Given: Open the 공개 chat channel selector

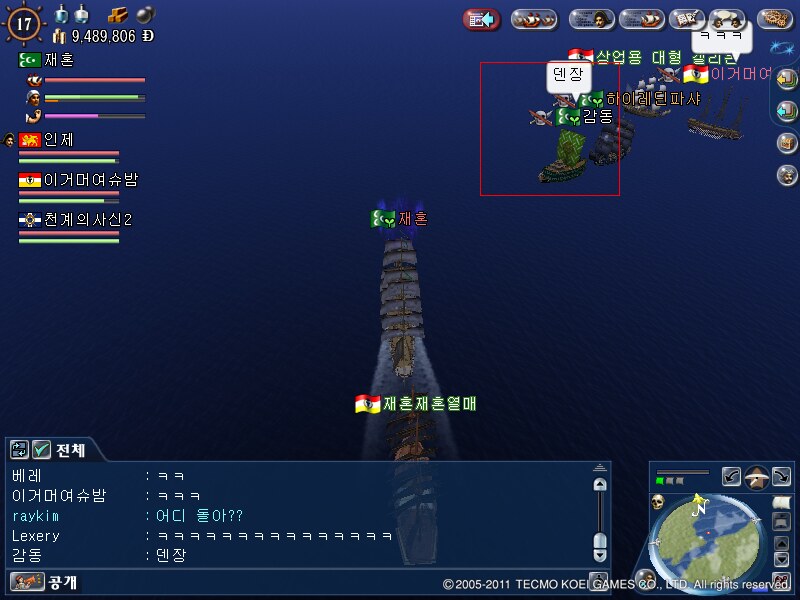Looking at the screenshot, I should tap(45, 582).
